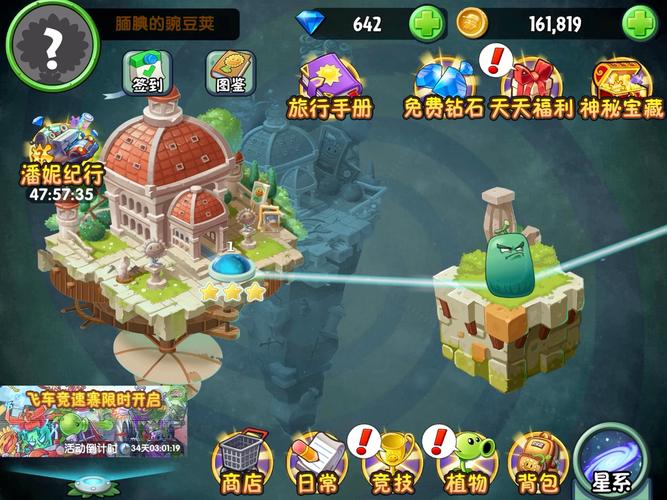
Task: Open the 商店 shop
Action: pos(240,463)
